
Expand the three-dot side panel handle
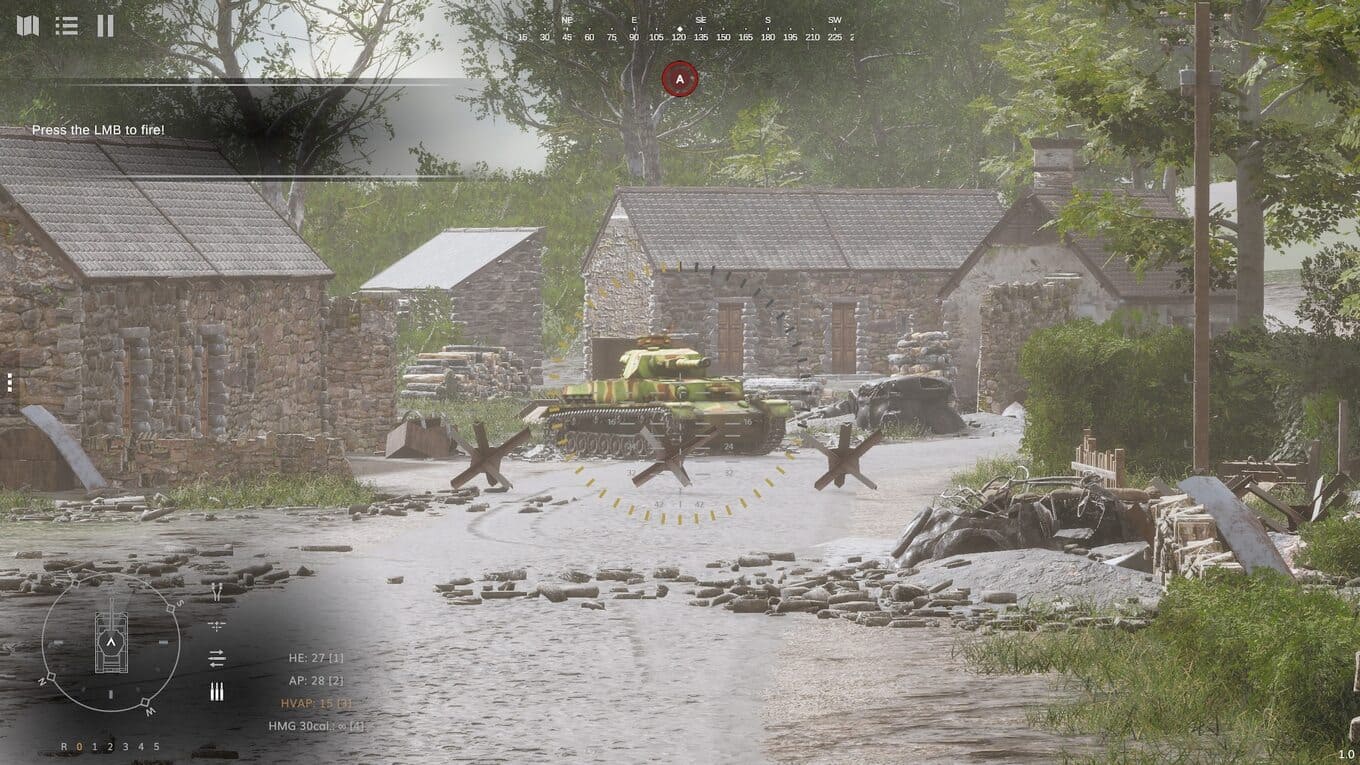click(9, 382)
